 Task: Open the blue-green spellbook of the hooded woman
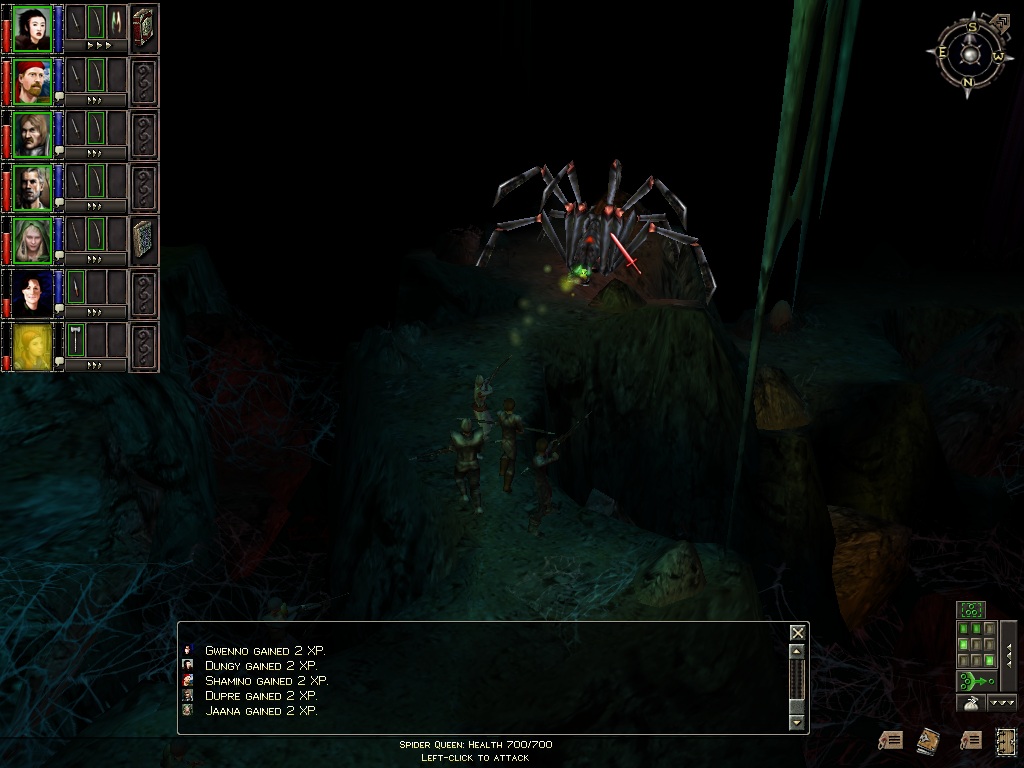click(x=144, y=240)
